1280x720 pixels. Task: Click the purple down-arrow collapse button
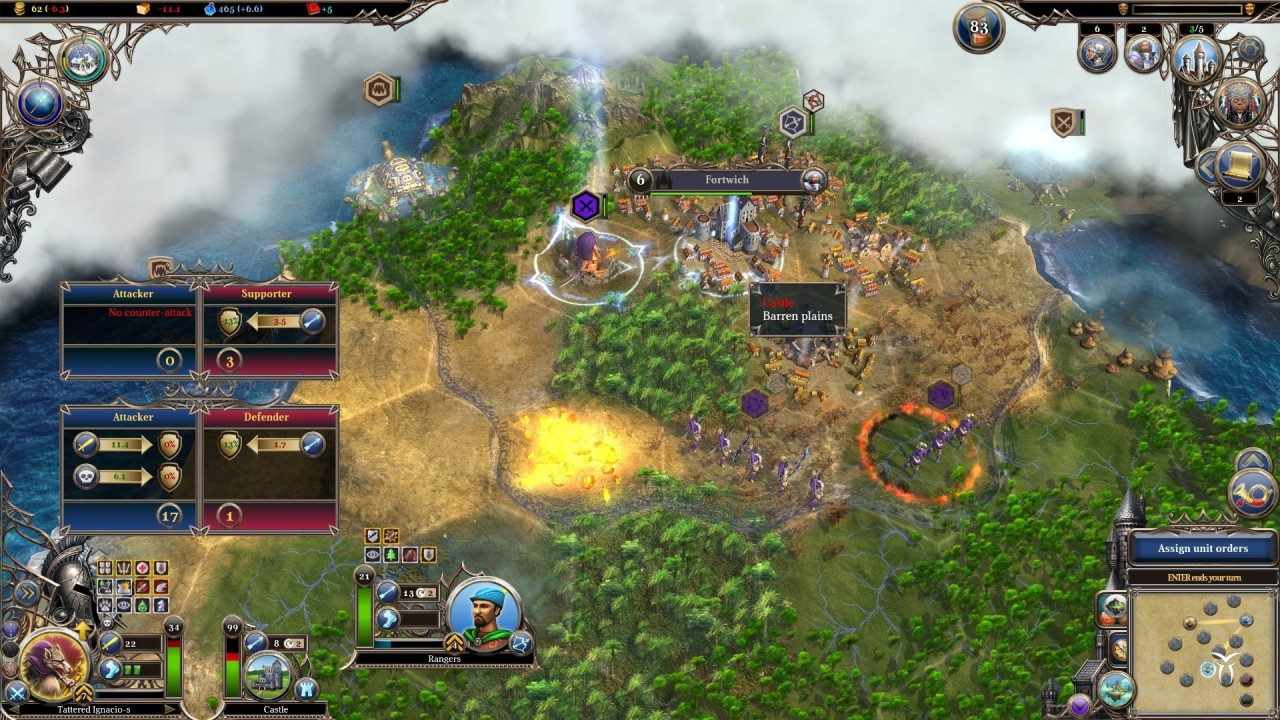(x=1079, y=706)
